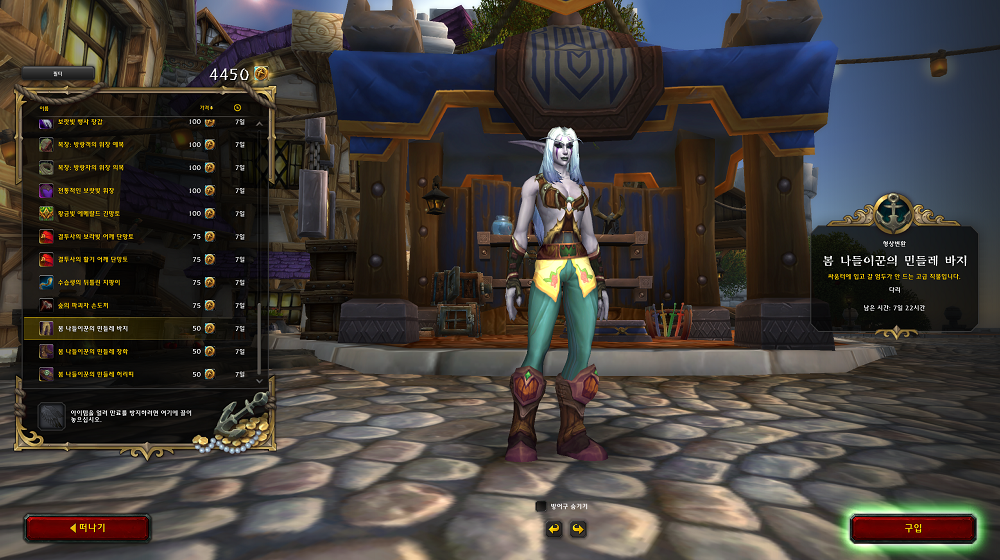Pick 전통적인 보랏빛 휘장 from list

[x=140, y=190]
